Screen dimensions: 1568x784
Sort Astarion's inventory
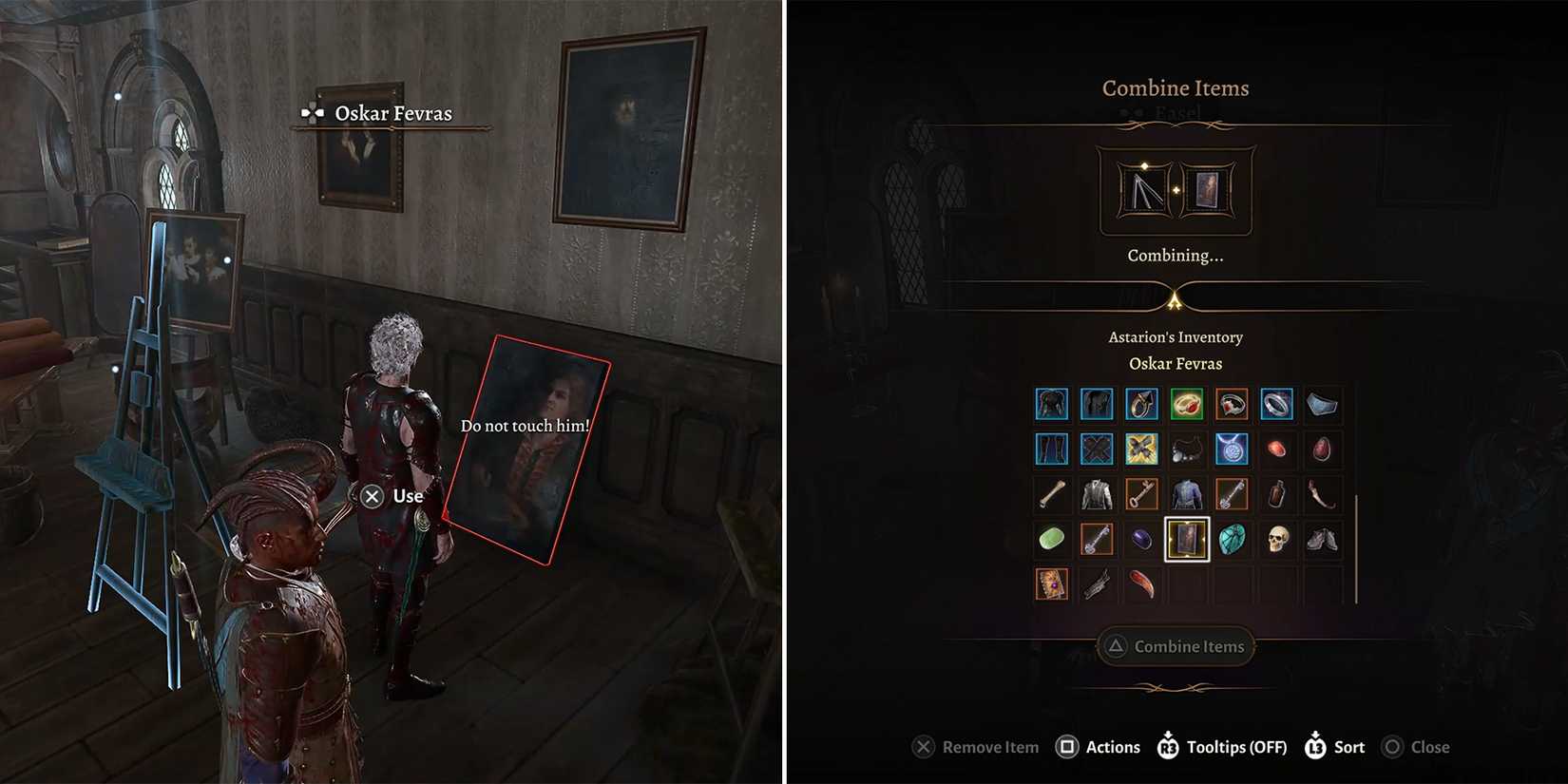pyautogui.click(x=1333, y=747)
